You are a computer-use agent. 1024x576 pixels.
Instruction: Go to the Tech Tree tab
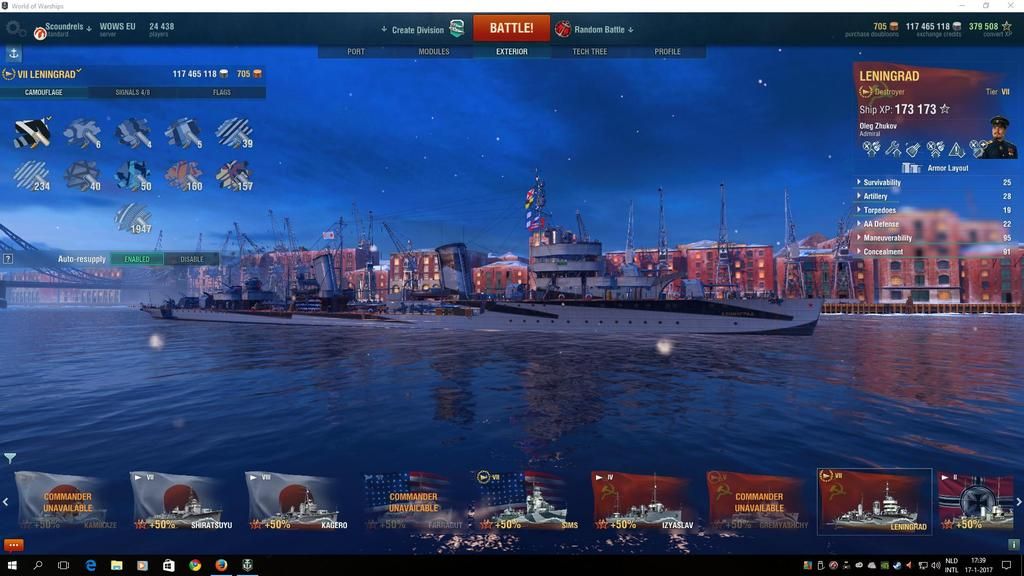[x=589, y=52]
